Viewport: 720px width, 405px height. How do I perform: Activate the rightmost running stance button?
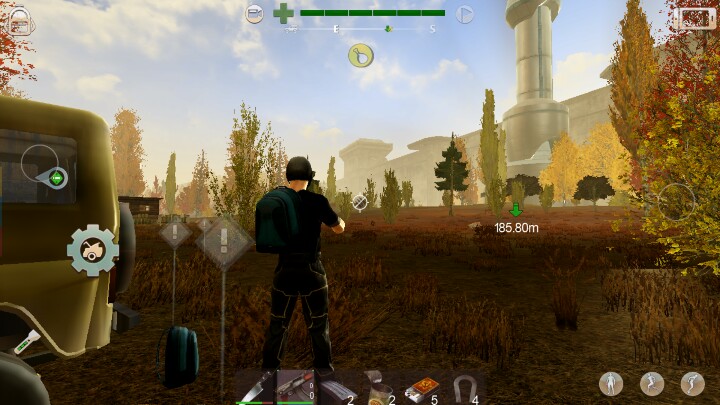click(x=692, y=383)
